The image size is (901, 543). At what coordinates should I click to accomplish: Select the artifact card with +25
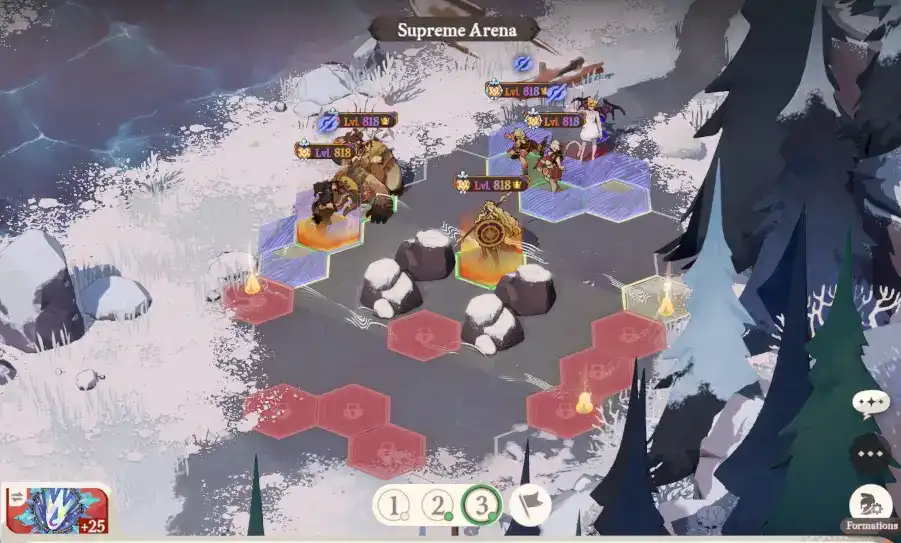coord(57,509)
